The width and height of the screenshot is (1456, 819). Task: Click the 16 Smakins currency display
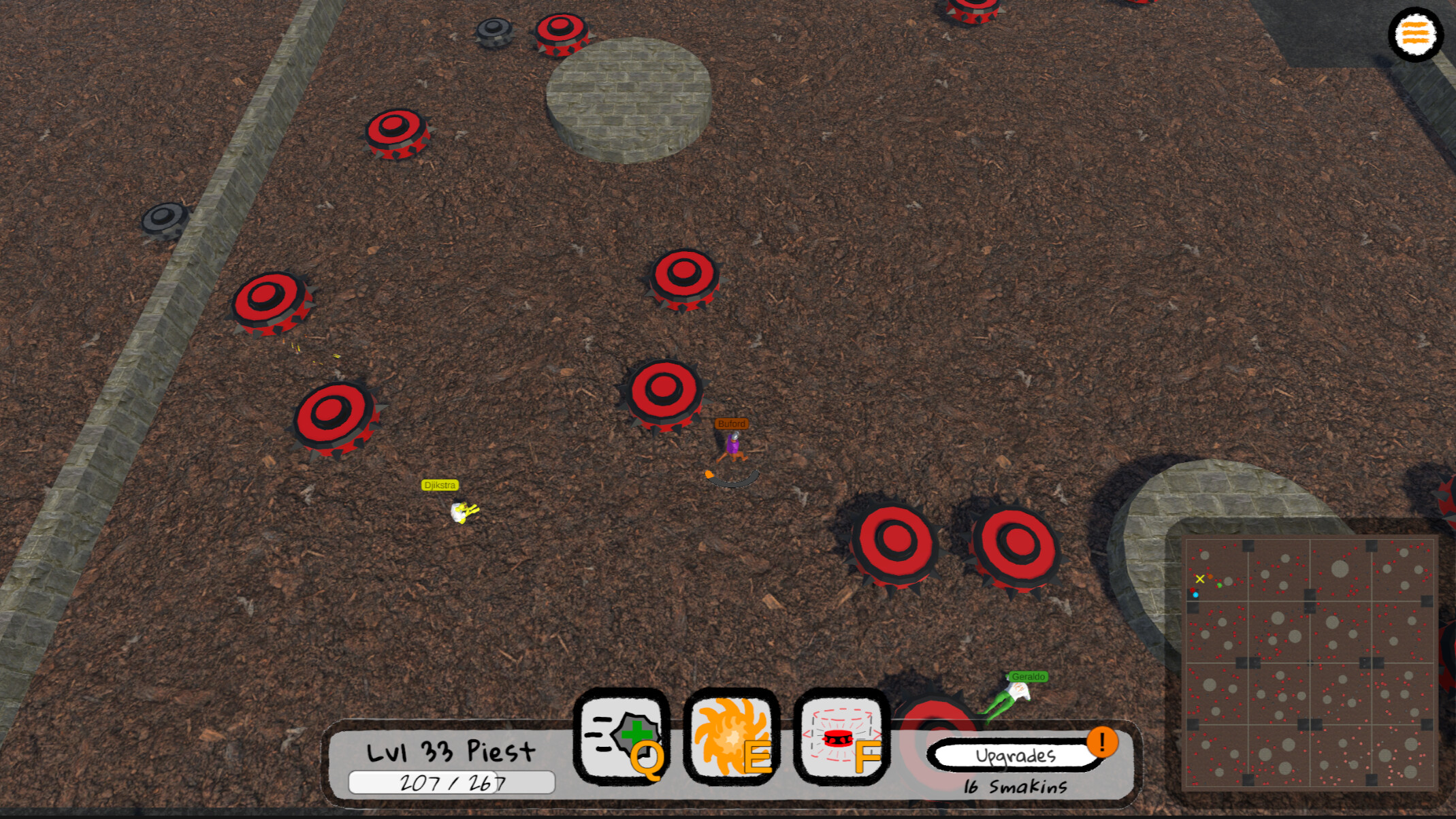[1015, 785]
